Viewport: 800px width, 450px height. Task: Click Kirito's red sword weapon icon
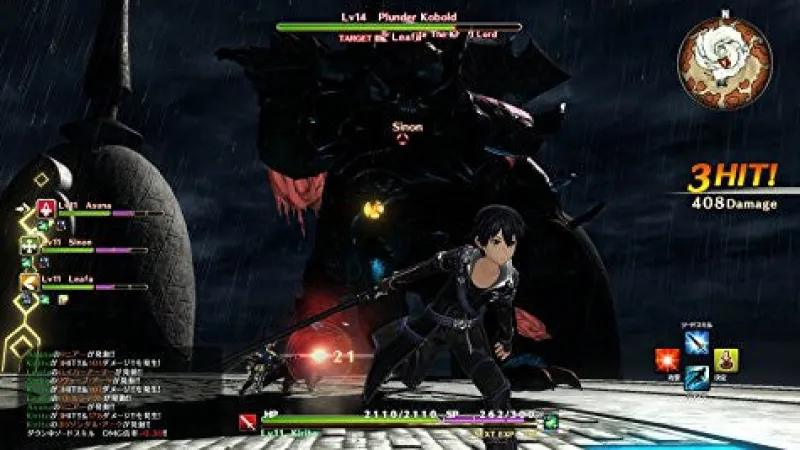tap(247, 421)
